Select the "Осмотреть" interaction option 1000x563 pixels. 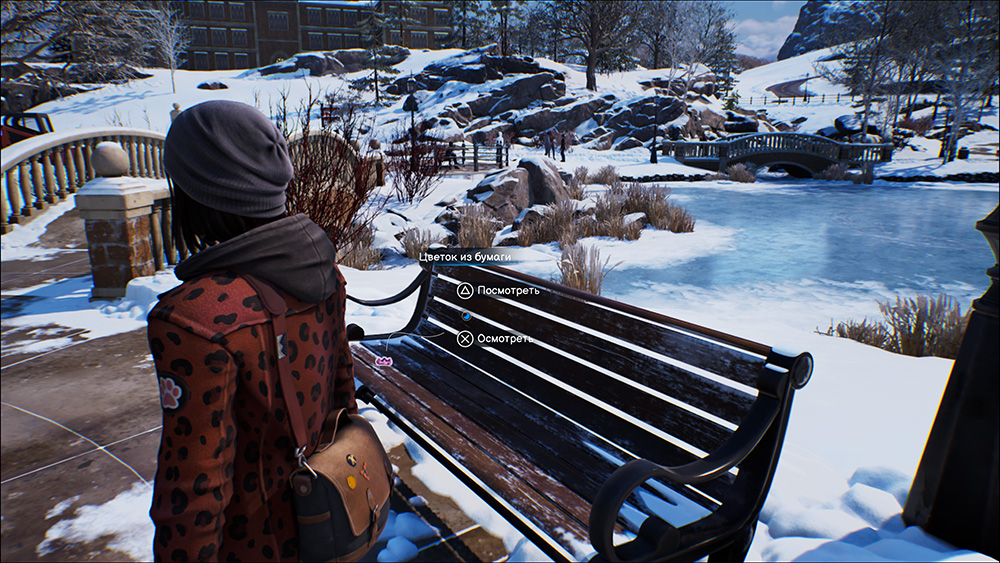[495, 339]
